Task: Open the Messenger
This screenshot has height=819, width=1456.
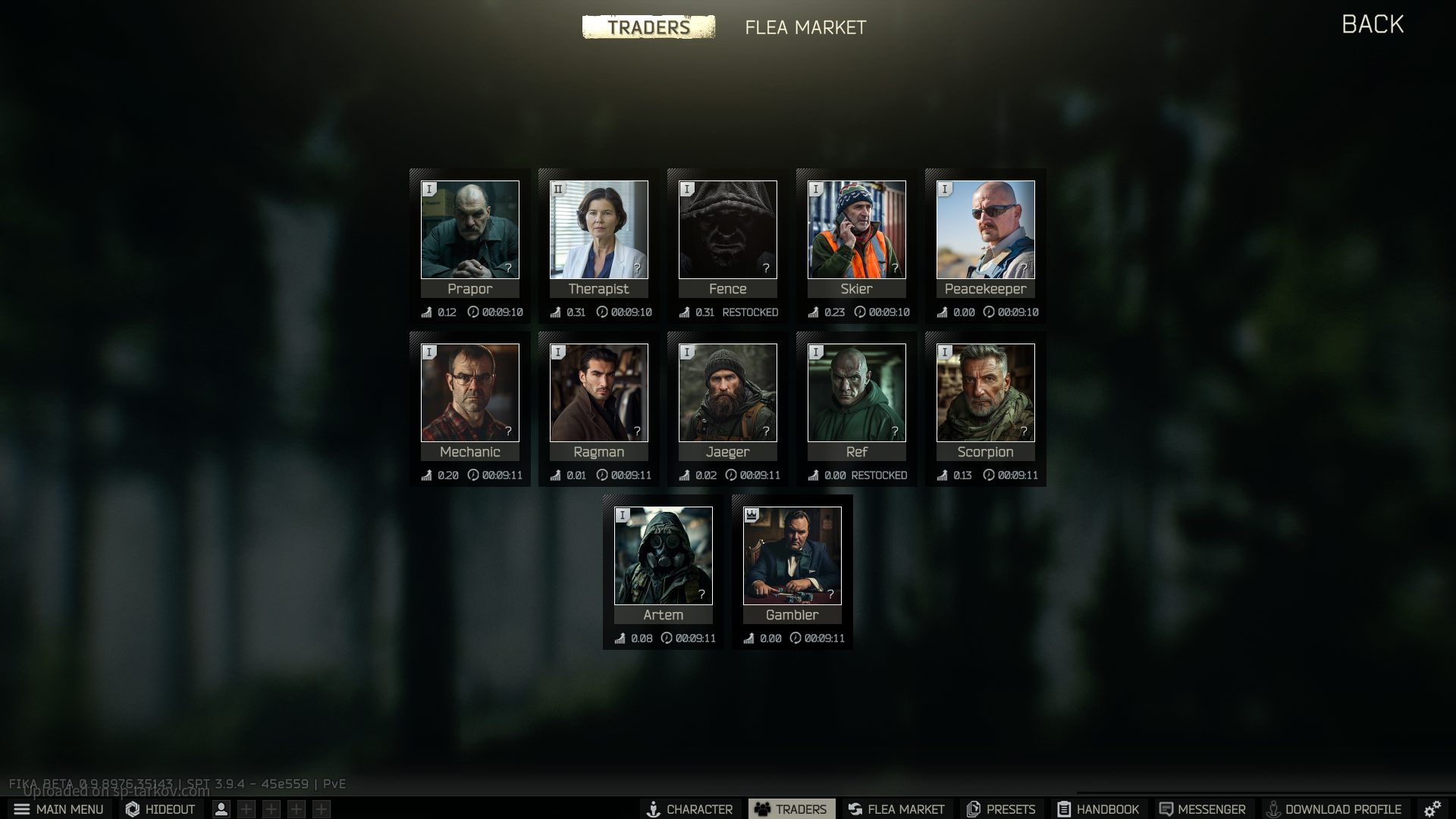Action: pyautogui.click(x=1202, y=809)
